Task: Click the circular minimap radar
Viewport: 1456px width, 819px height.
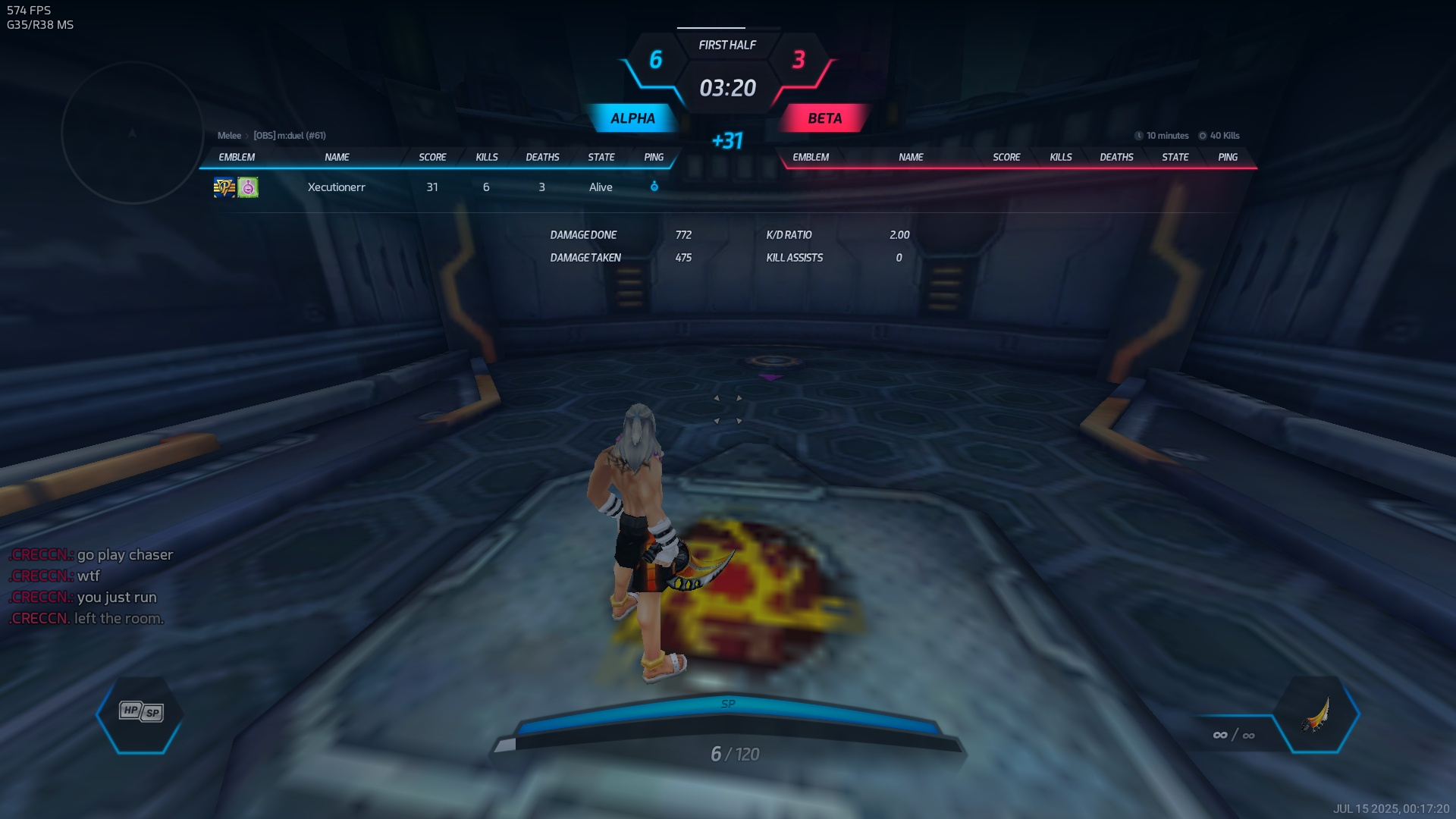Action: pos(132,133)
